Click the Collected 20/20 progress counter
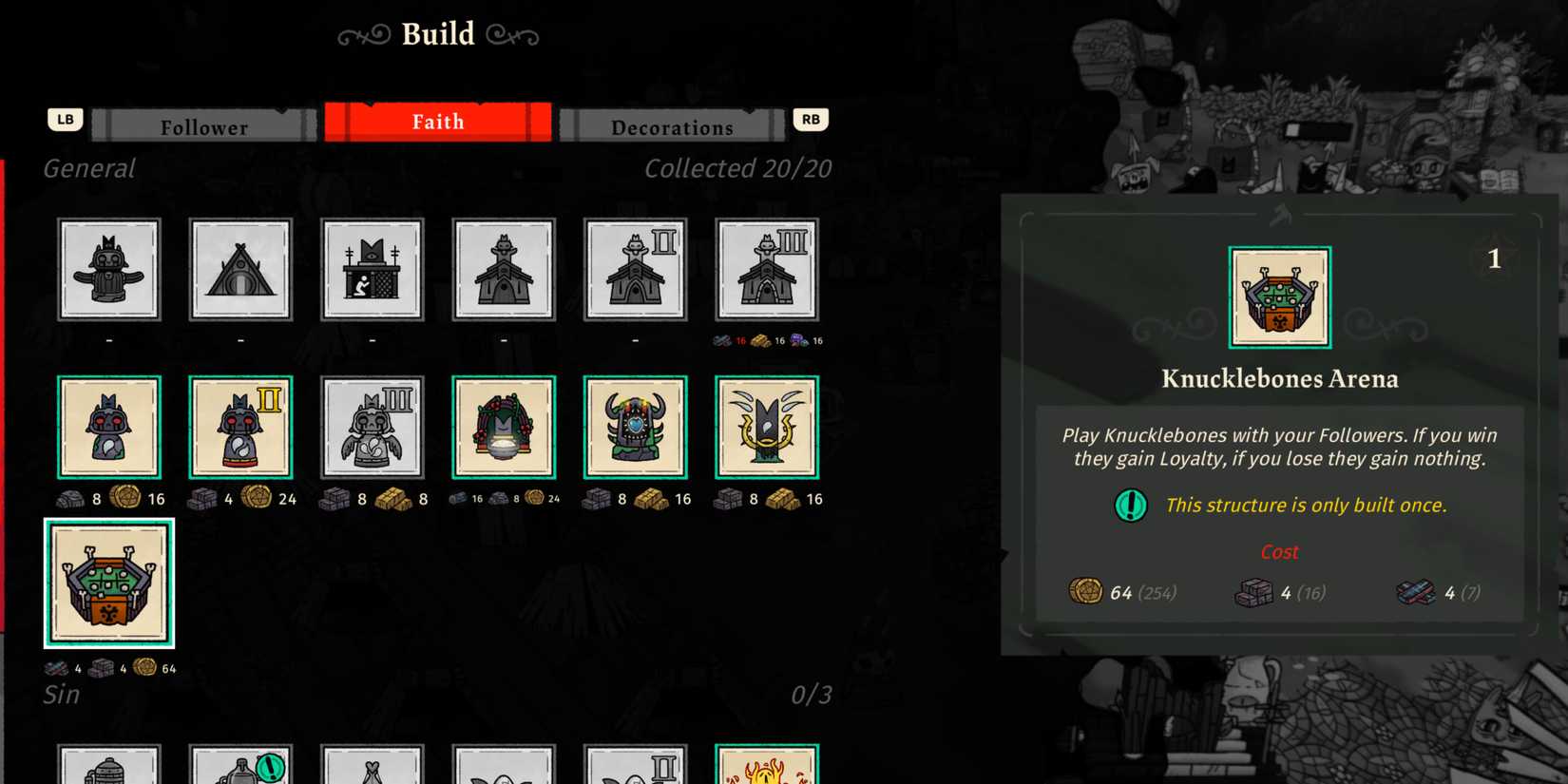The height and width of the screenshot is (784, 1568). click(x=738, y=168)
